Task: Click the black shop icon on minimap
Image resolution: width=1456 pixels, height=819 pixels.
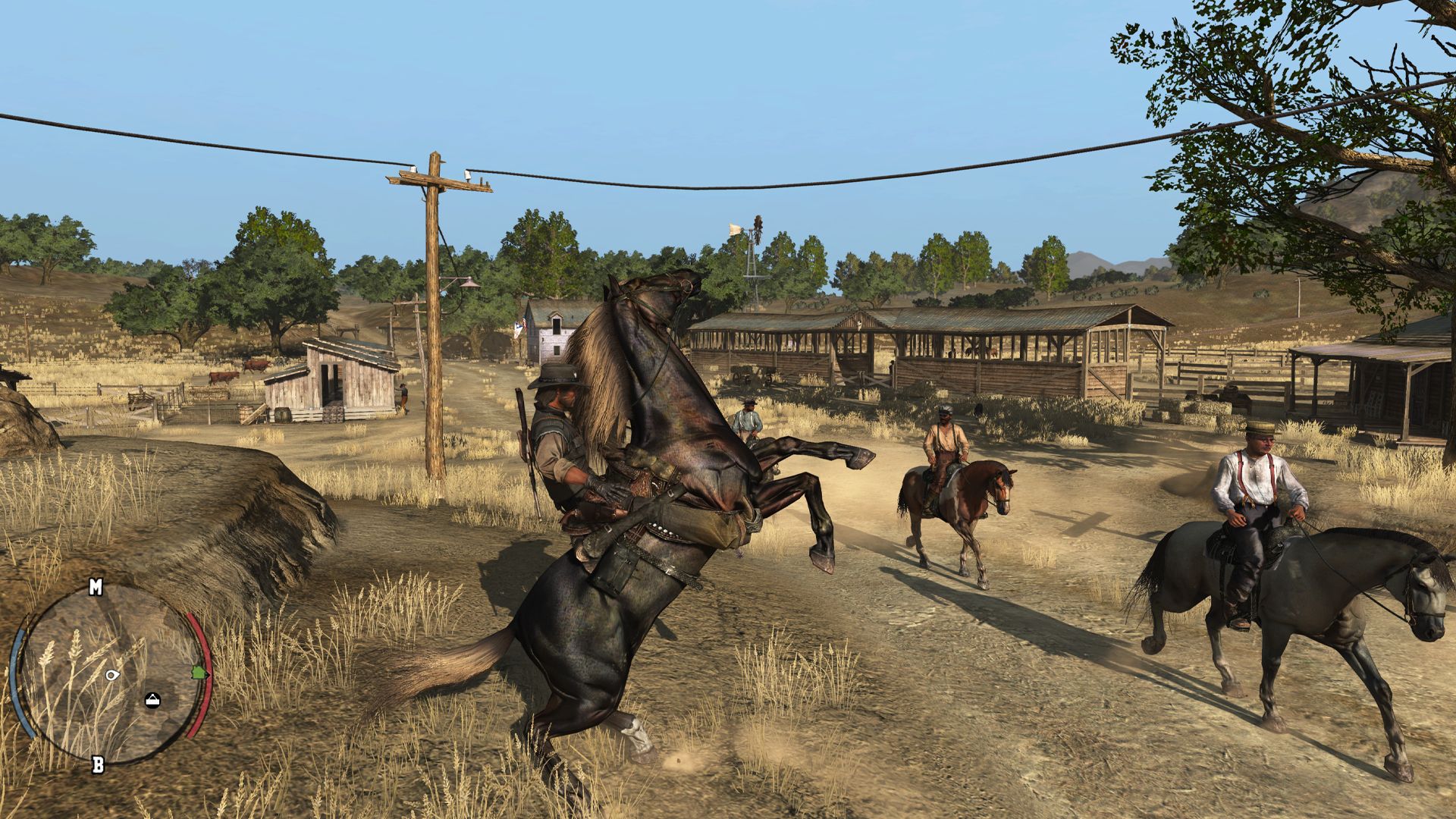Action: [152, 700]
